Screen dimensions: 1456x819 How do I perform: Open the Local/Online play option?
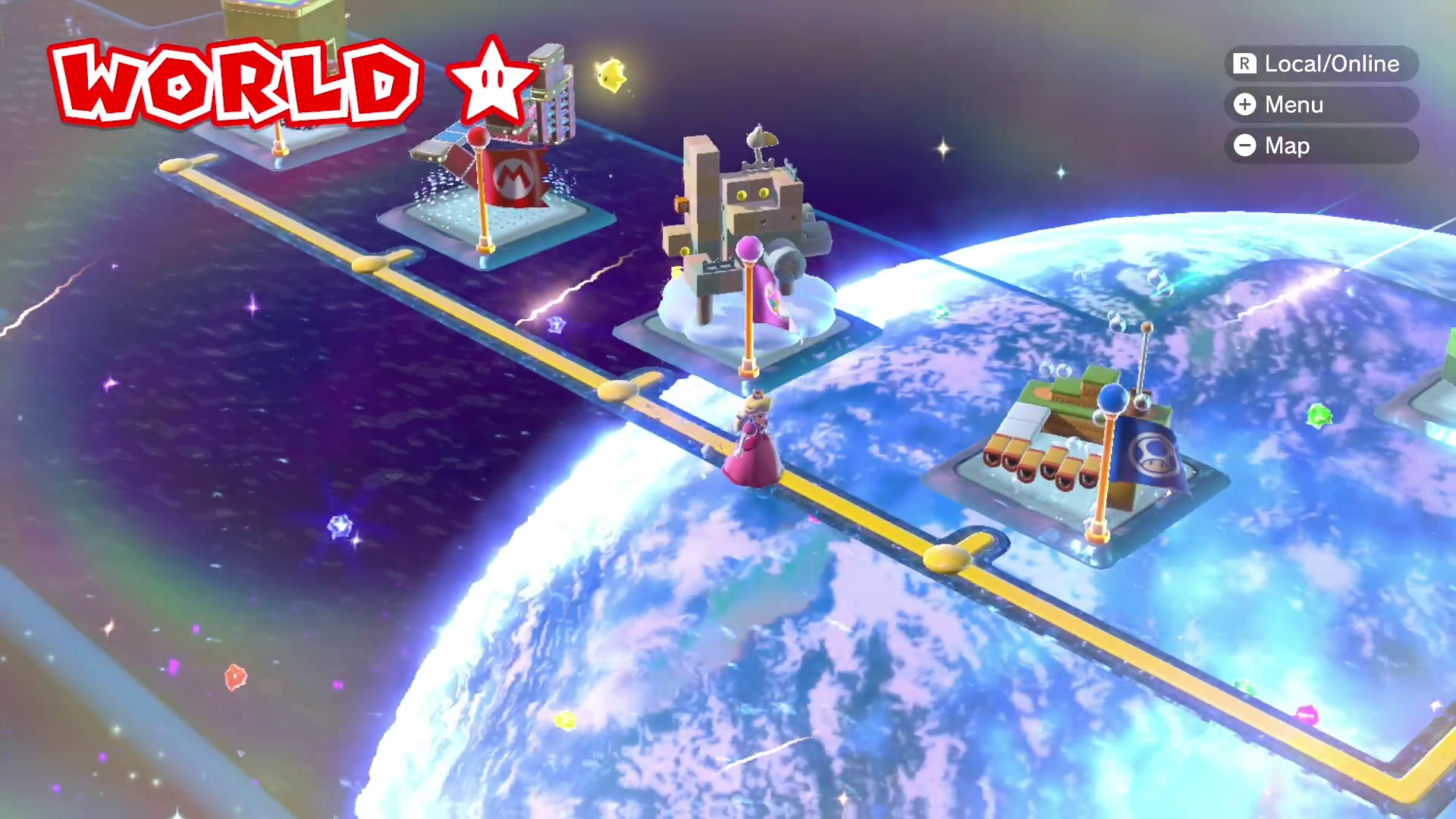tap(1320, 64)
